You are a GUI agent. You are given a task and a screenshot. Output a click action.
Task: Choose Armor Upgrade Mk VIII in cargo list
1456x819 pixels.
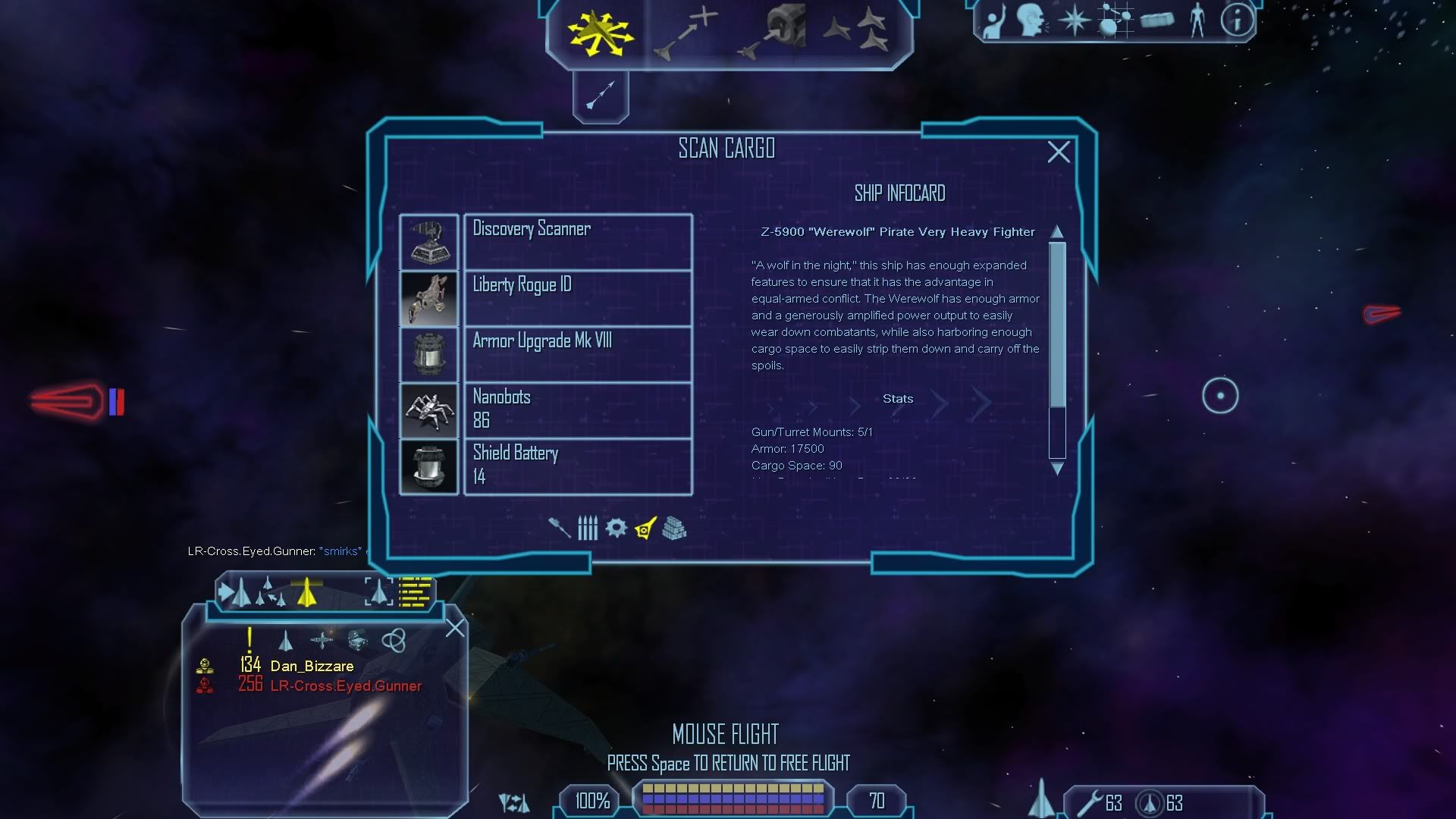[x=577, y=354]
